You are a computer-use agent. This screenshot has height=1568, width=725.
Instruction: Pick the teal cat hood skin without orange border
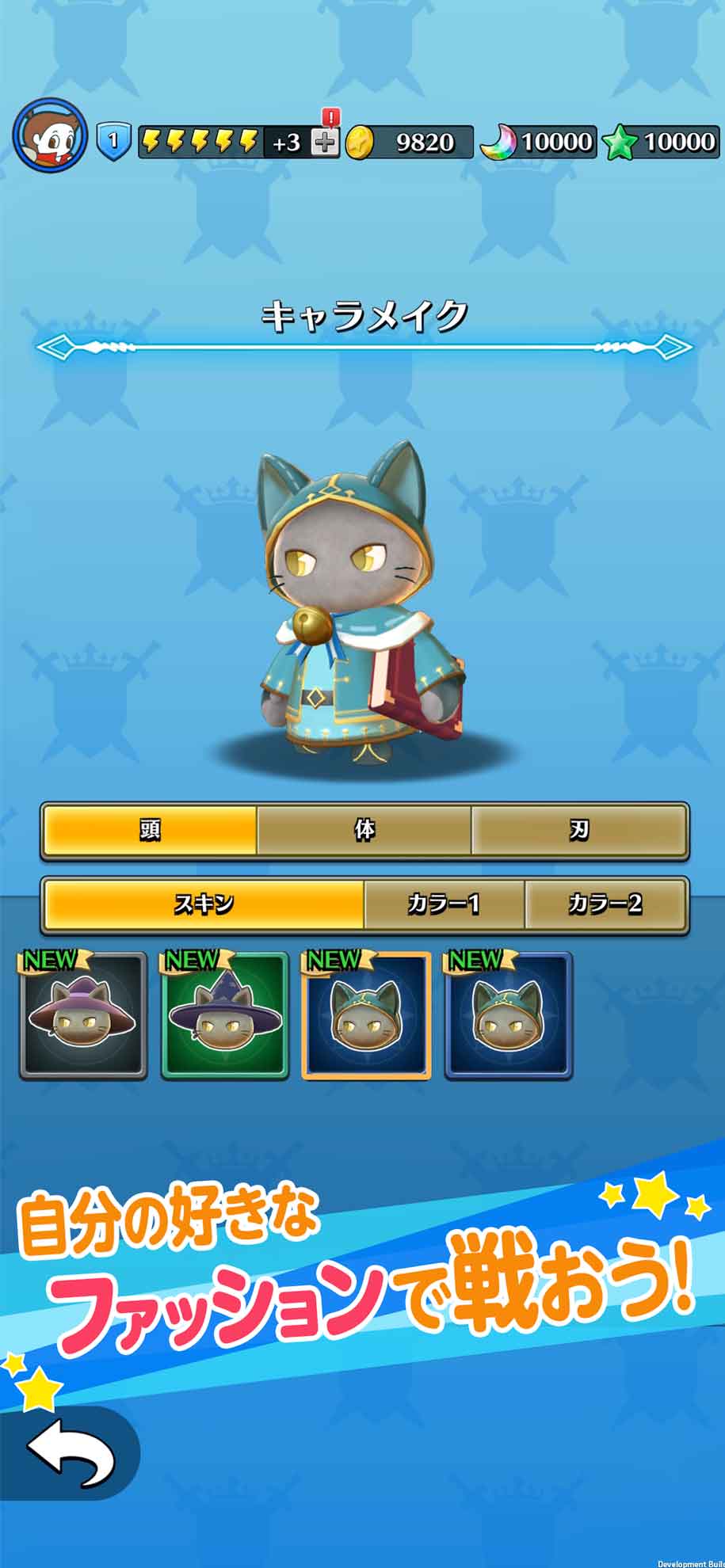click(508, 1017)
